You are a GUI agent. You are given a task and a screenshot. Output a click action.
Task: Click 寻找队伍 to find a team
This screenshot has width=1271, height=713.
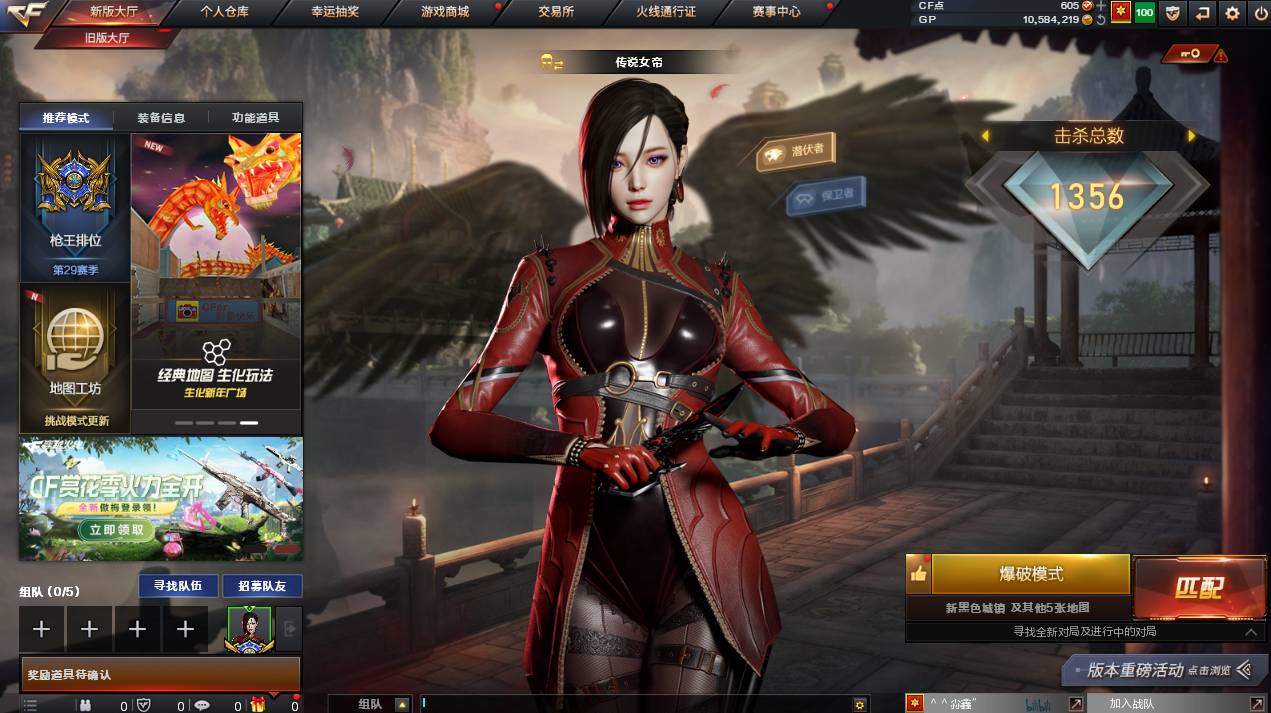click(x=177, y=586)
